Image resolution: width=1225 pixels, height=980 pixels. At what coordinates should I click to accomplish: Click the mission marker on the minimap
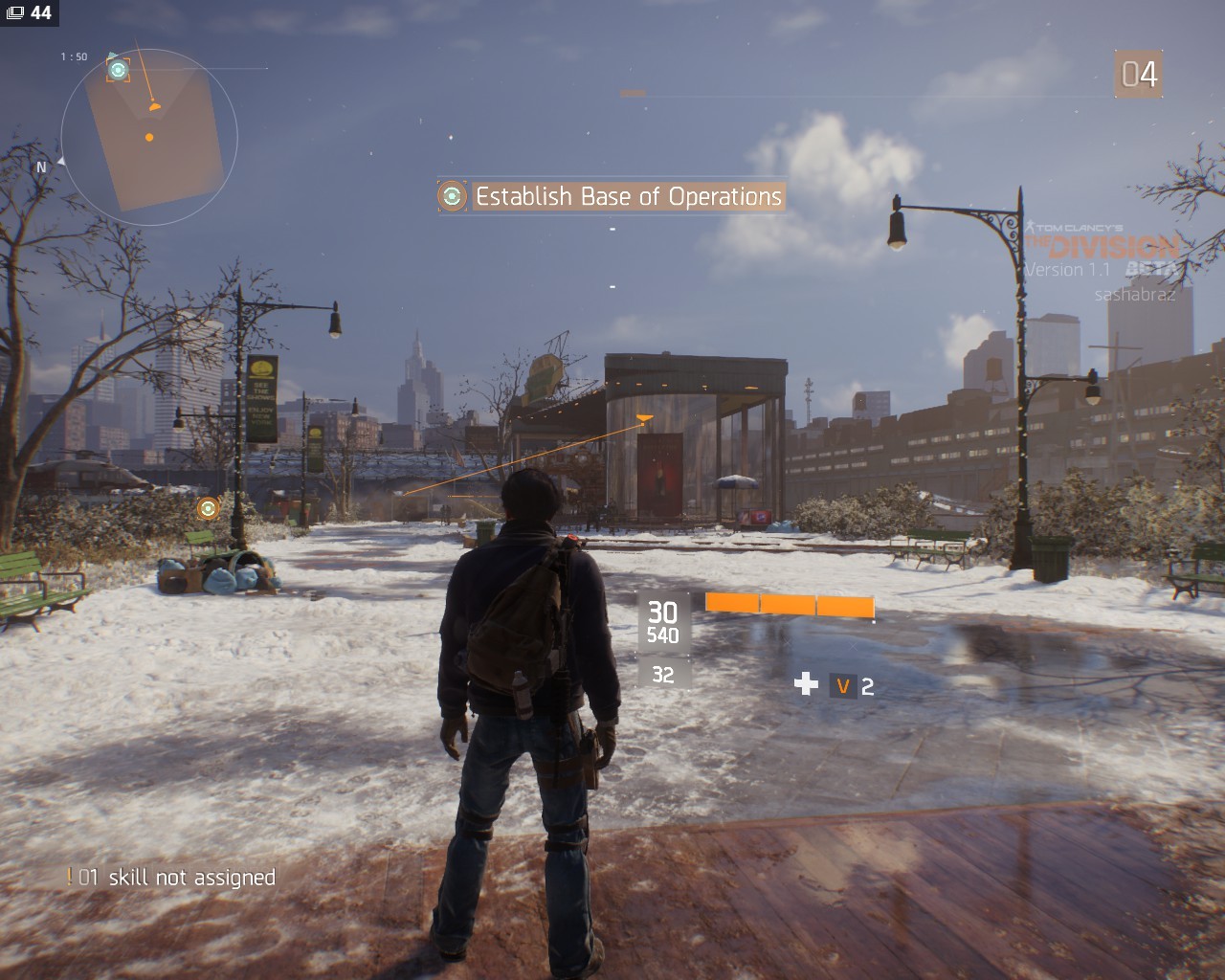[x=118, y=70]
